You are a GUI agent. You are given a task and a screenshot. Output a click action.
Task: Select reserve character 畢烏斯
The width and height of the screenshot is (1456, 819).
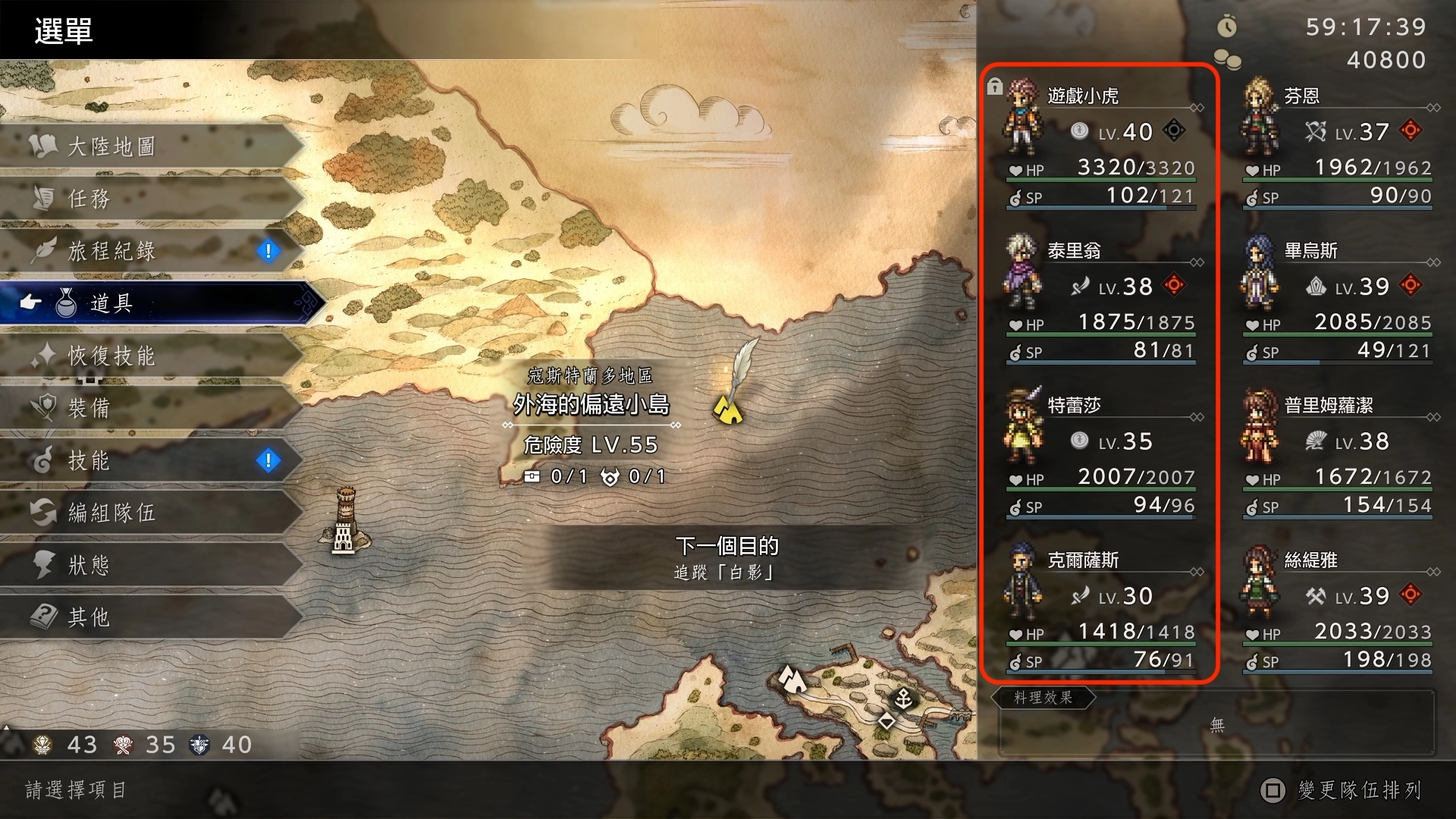pos(1338,299)
